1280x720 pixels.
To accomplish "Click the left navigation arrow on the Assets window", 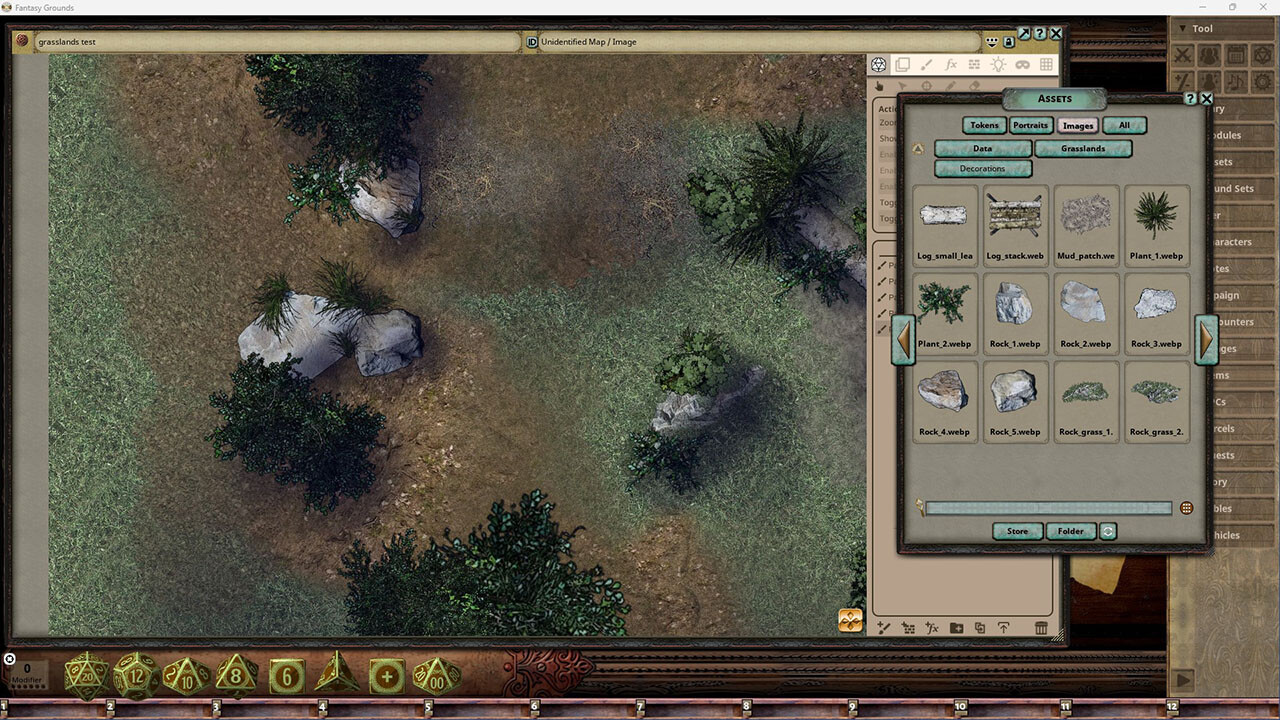I will [903, 340].
